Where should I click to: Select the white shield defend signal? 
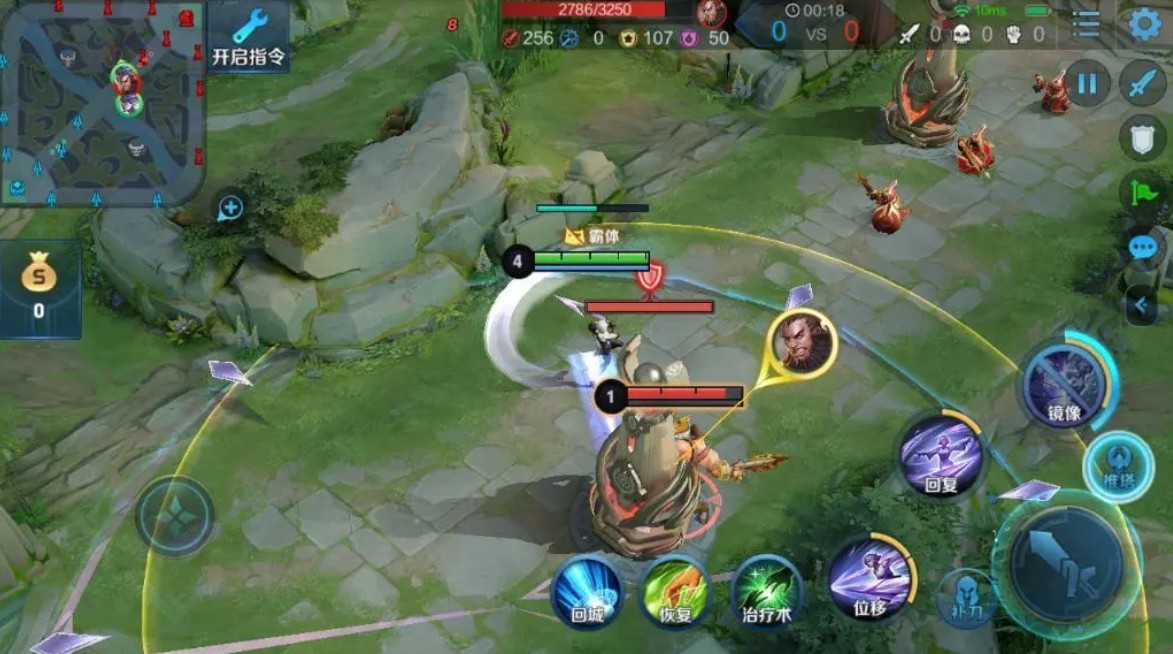1142,137
